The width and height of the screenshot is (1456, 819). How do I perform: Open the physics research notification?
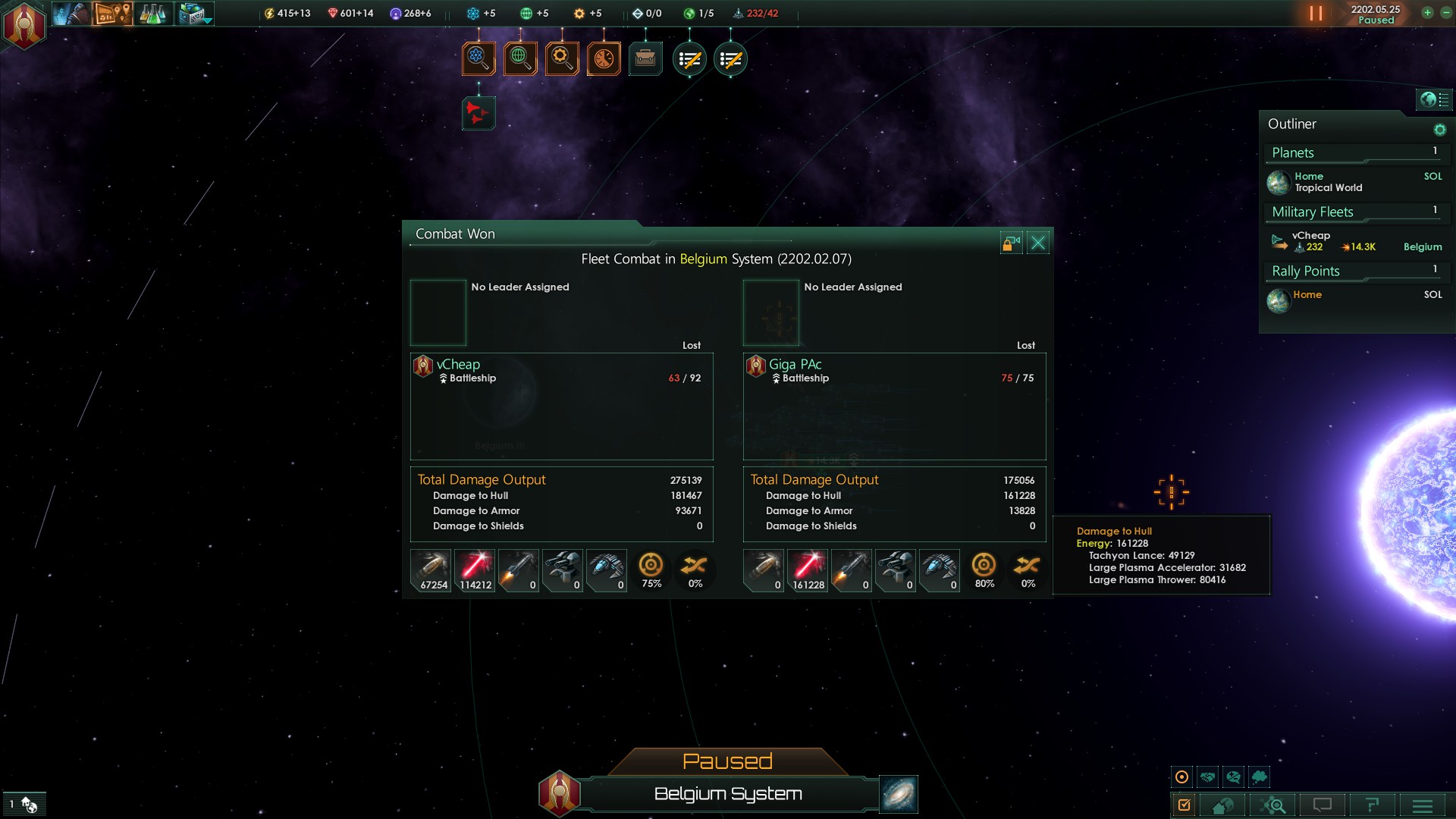point(479,58)
